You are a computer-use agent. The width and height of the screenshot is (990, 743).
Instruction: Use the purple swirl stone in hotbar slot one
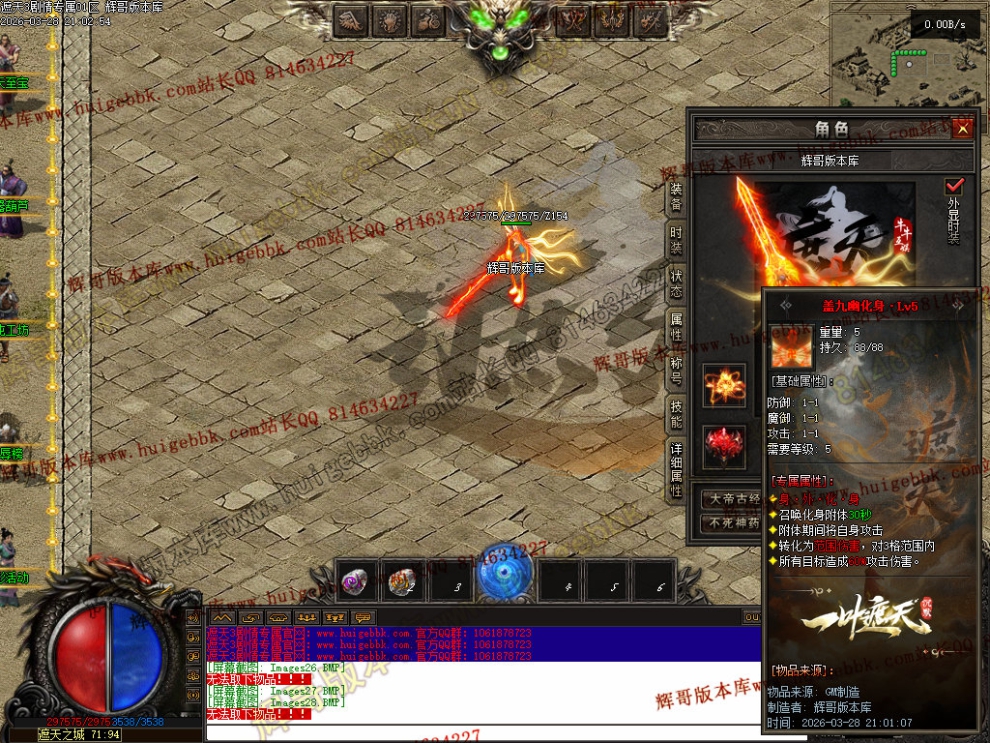[355, 581]
